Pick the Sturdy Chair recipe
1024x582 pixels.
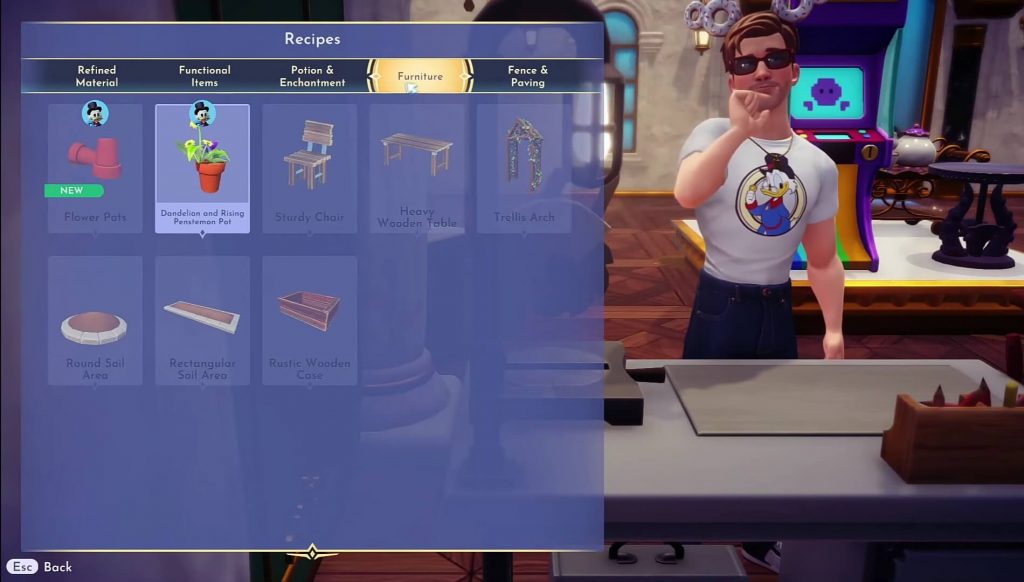(309, 168)
